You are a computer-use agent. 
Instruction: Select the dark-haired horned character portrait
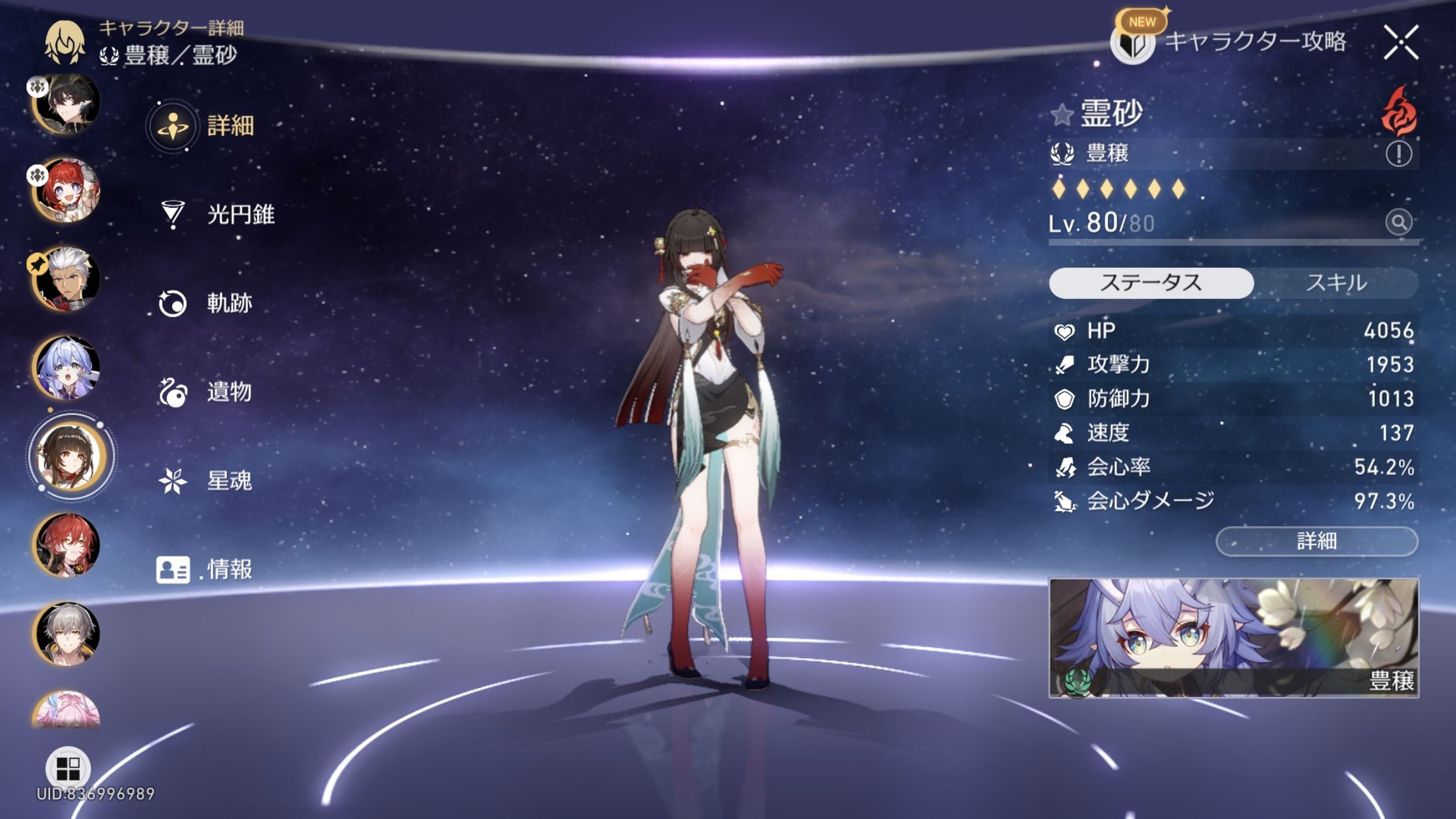67,104
